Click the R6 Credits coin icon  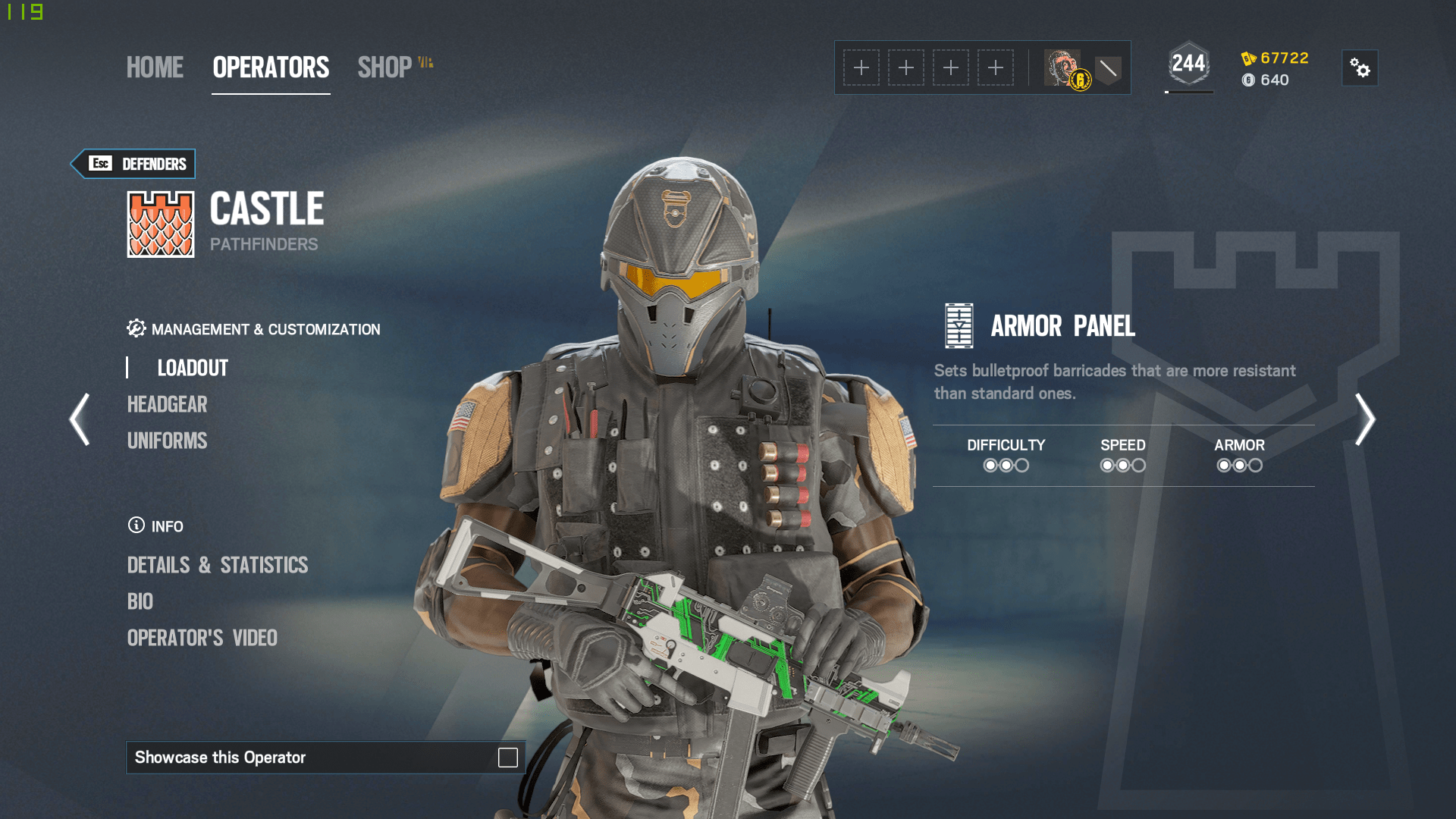[x=1249, y=80]
